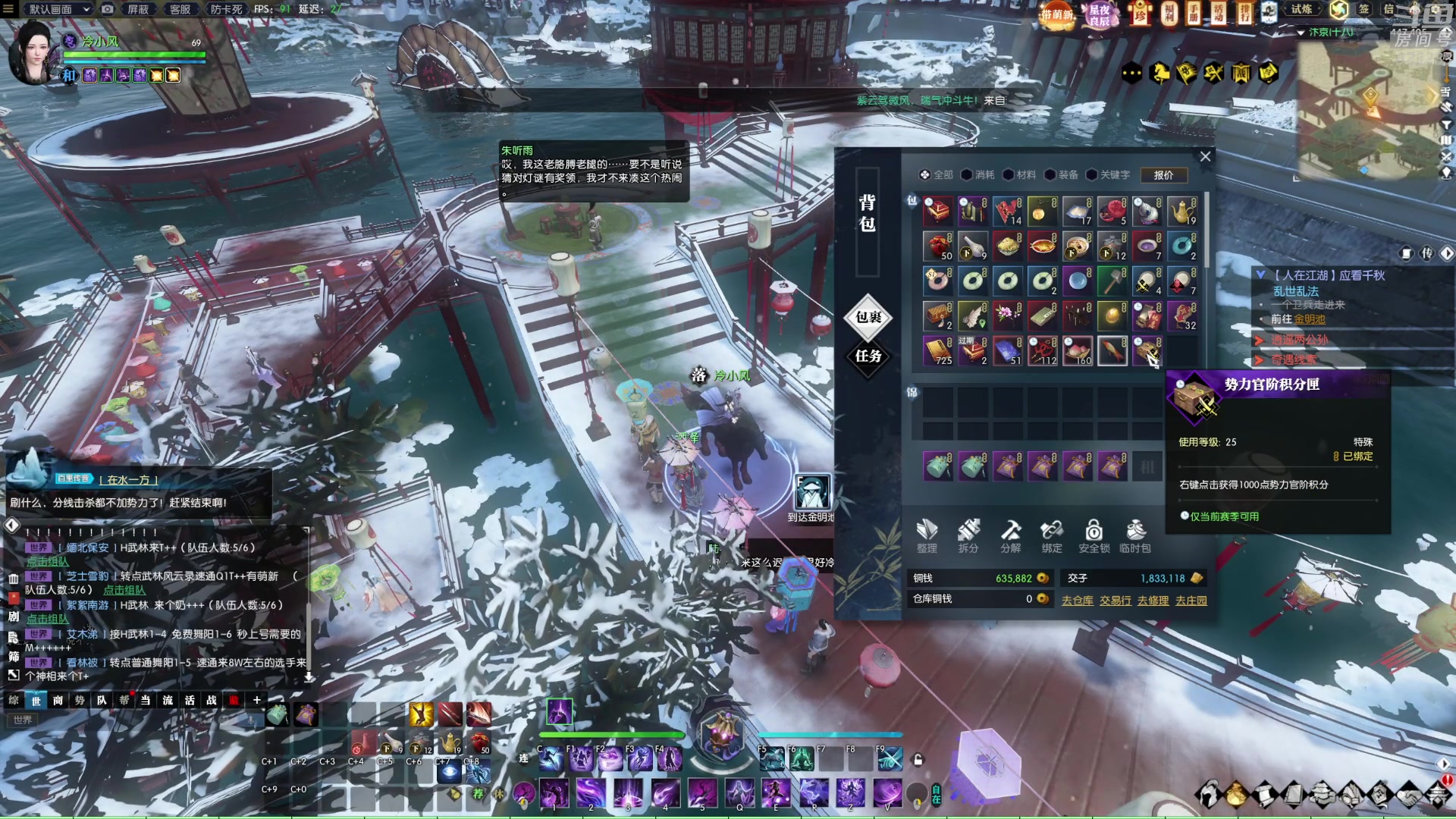Click the 金明池 quest destination link
The width and height of the screenshot is (1456, 819).
(1310, 319)
